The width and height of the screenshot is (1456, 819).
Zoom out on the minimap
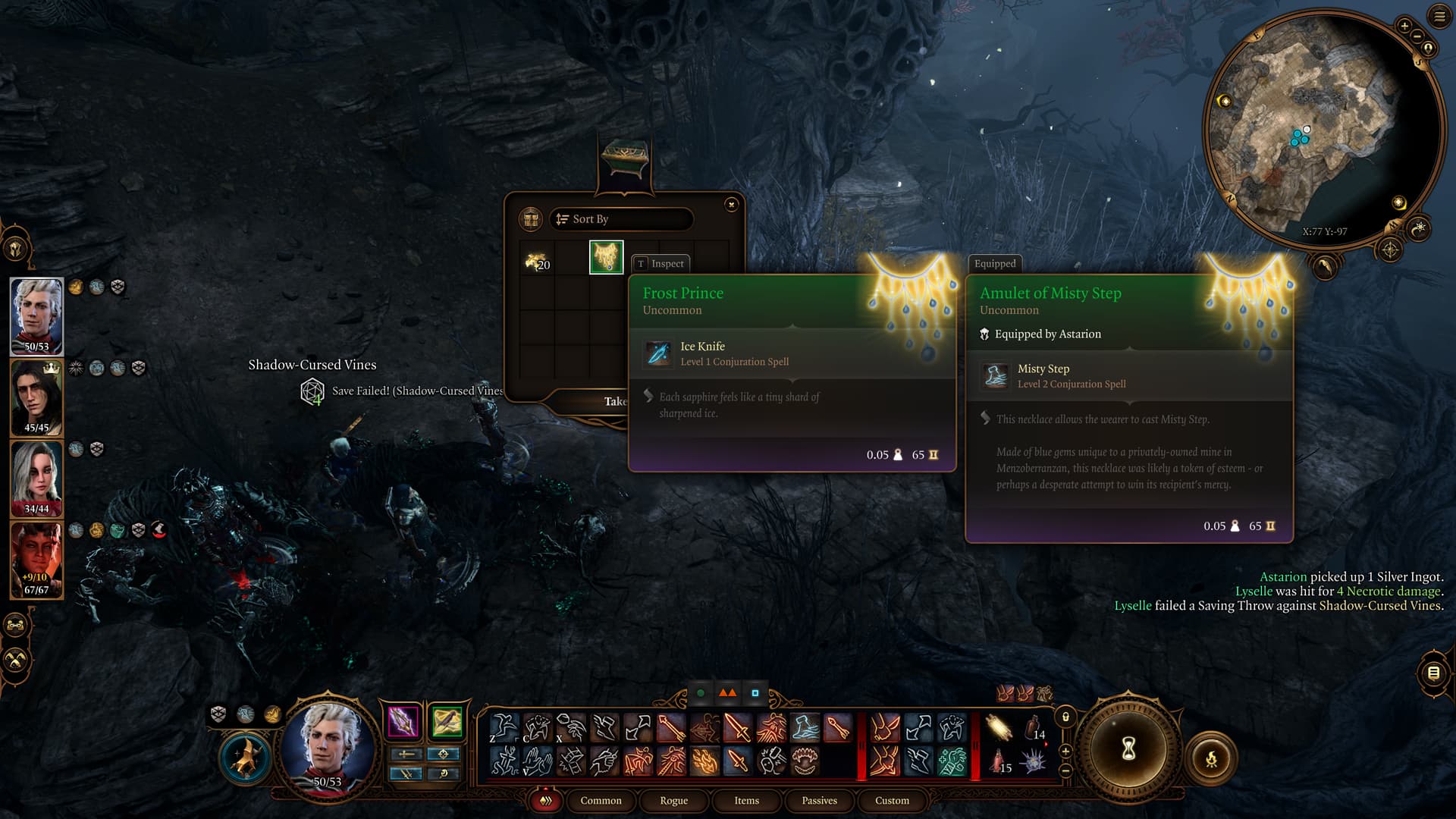point(1417,36)
